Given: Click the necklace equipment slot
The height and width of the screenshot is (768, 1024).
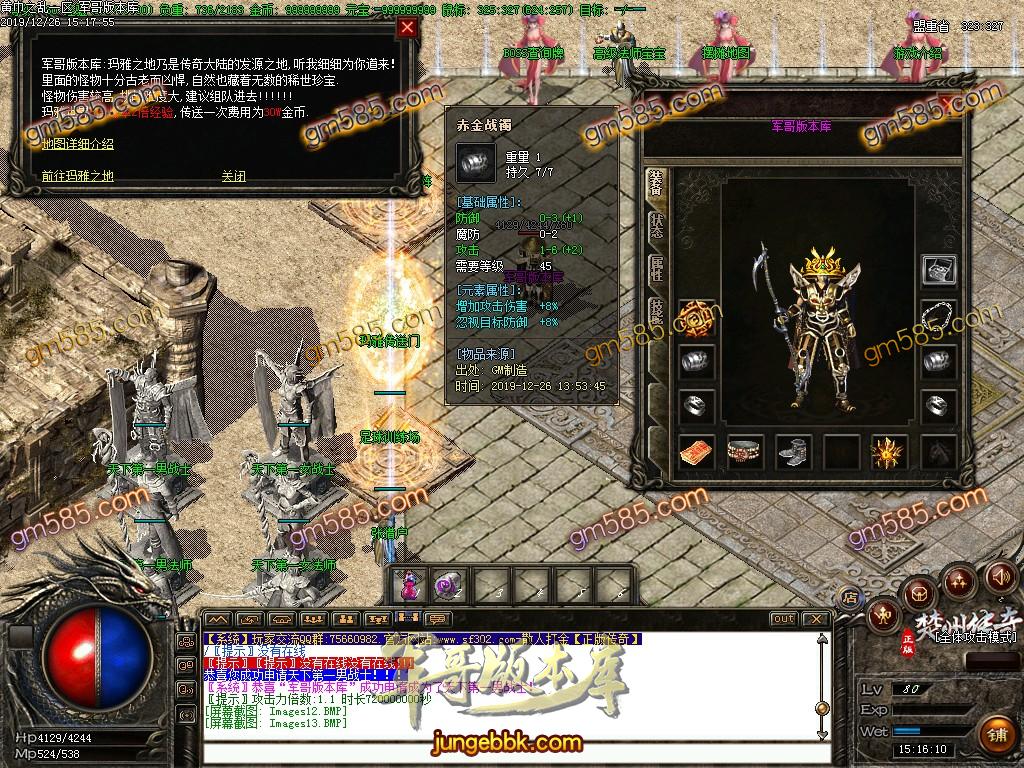Looking at the screenshot, I should [938, 316].
